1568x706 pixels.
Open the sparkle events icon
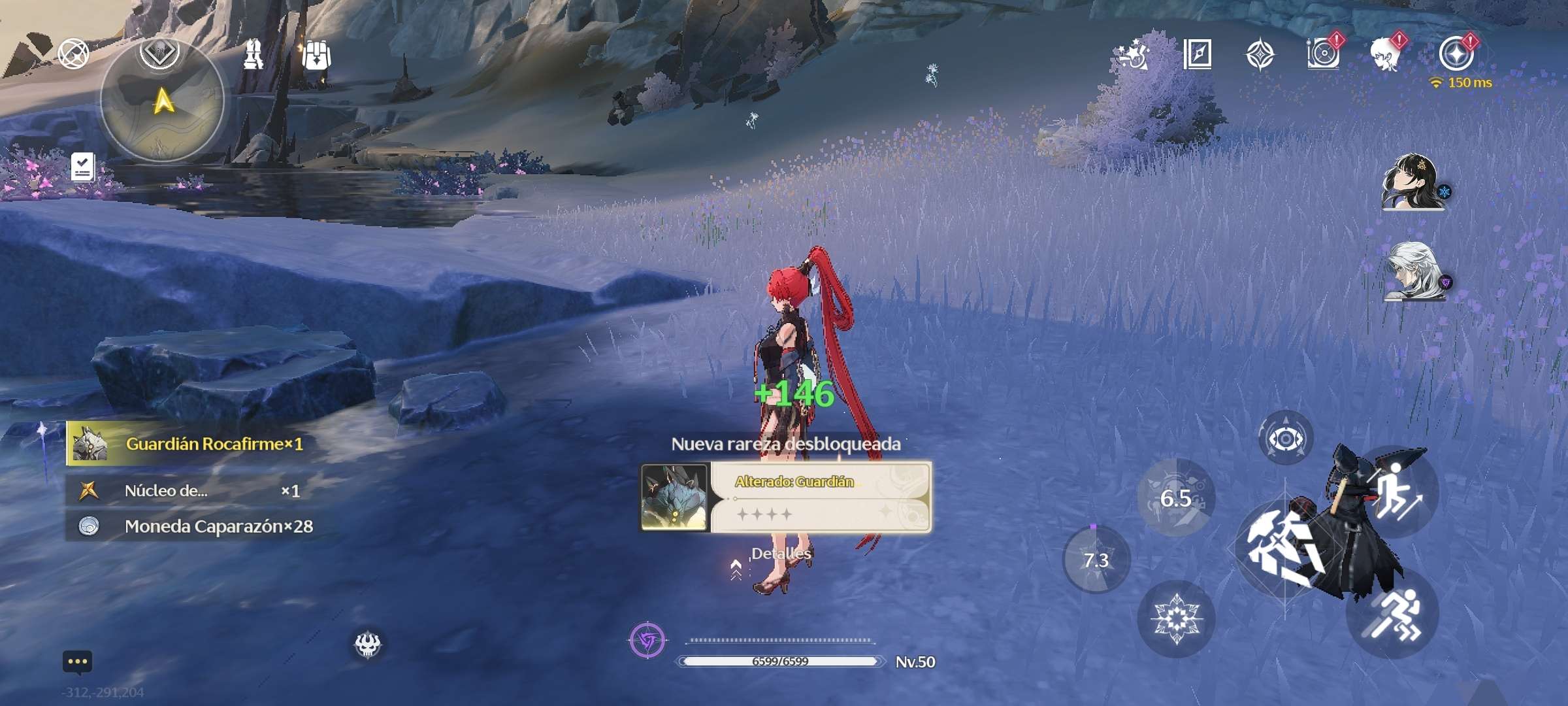[1134, 54]
